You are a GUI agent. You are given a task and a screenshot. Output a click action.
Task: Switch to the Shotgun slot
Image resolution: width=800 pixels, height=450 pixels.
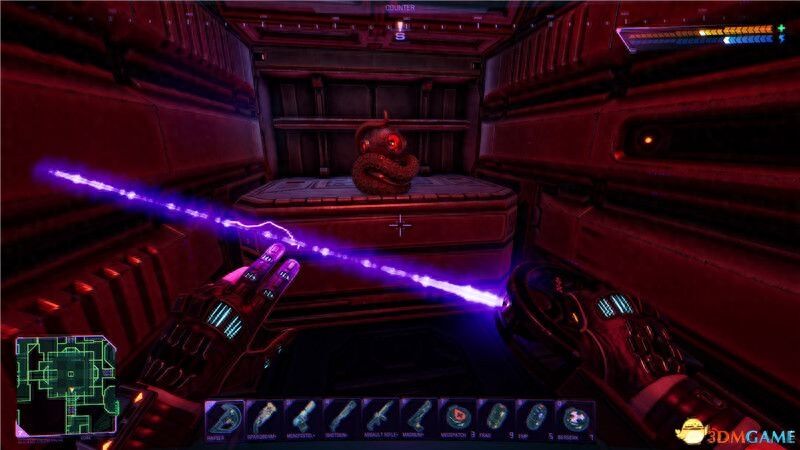coord(341,417)
